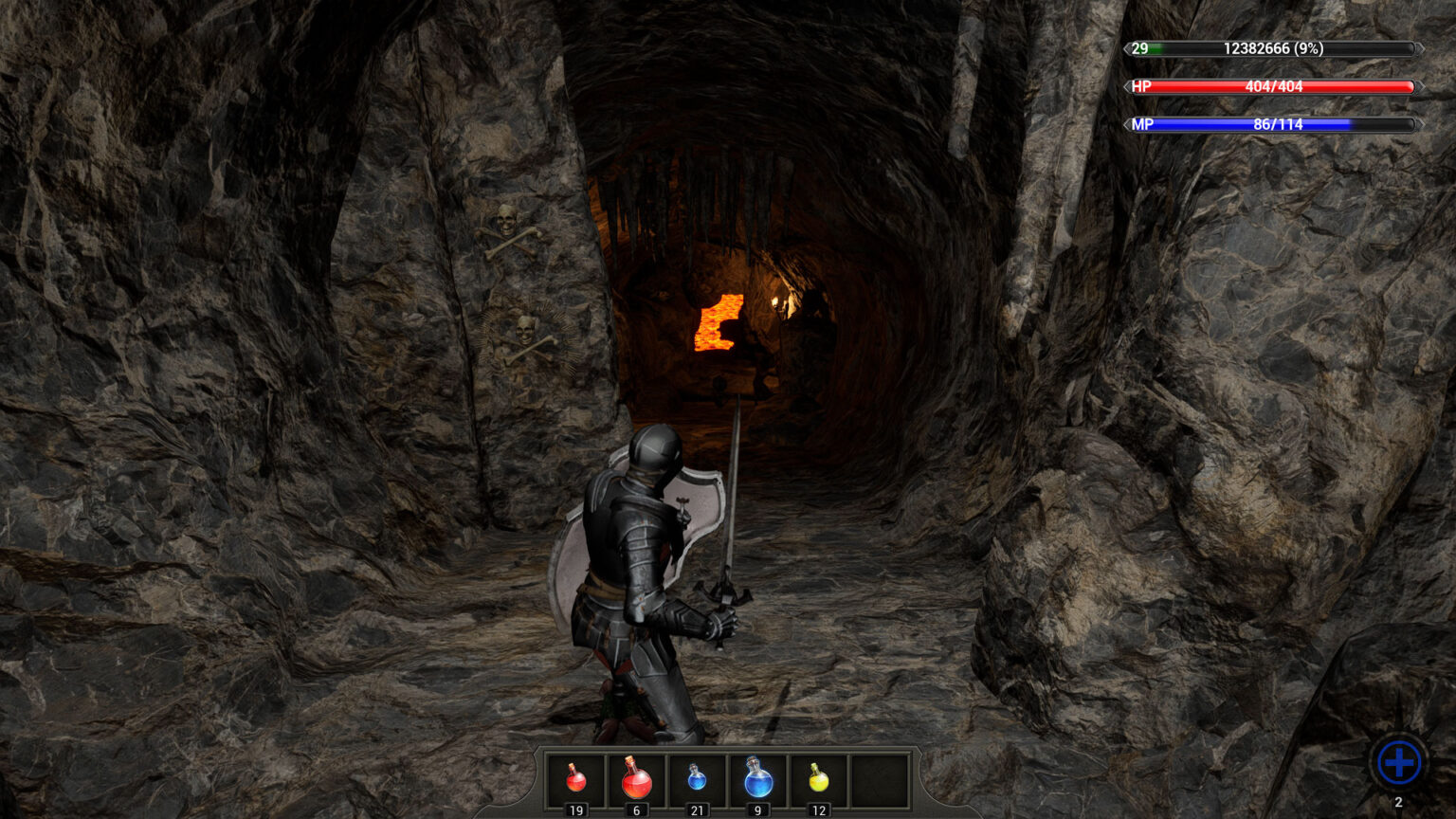Image resolution: width=1456 pixels, height=819 pixels.
Task: Click the blue plus skill point button
Action: point(1398,762)
